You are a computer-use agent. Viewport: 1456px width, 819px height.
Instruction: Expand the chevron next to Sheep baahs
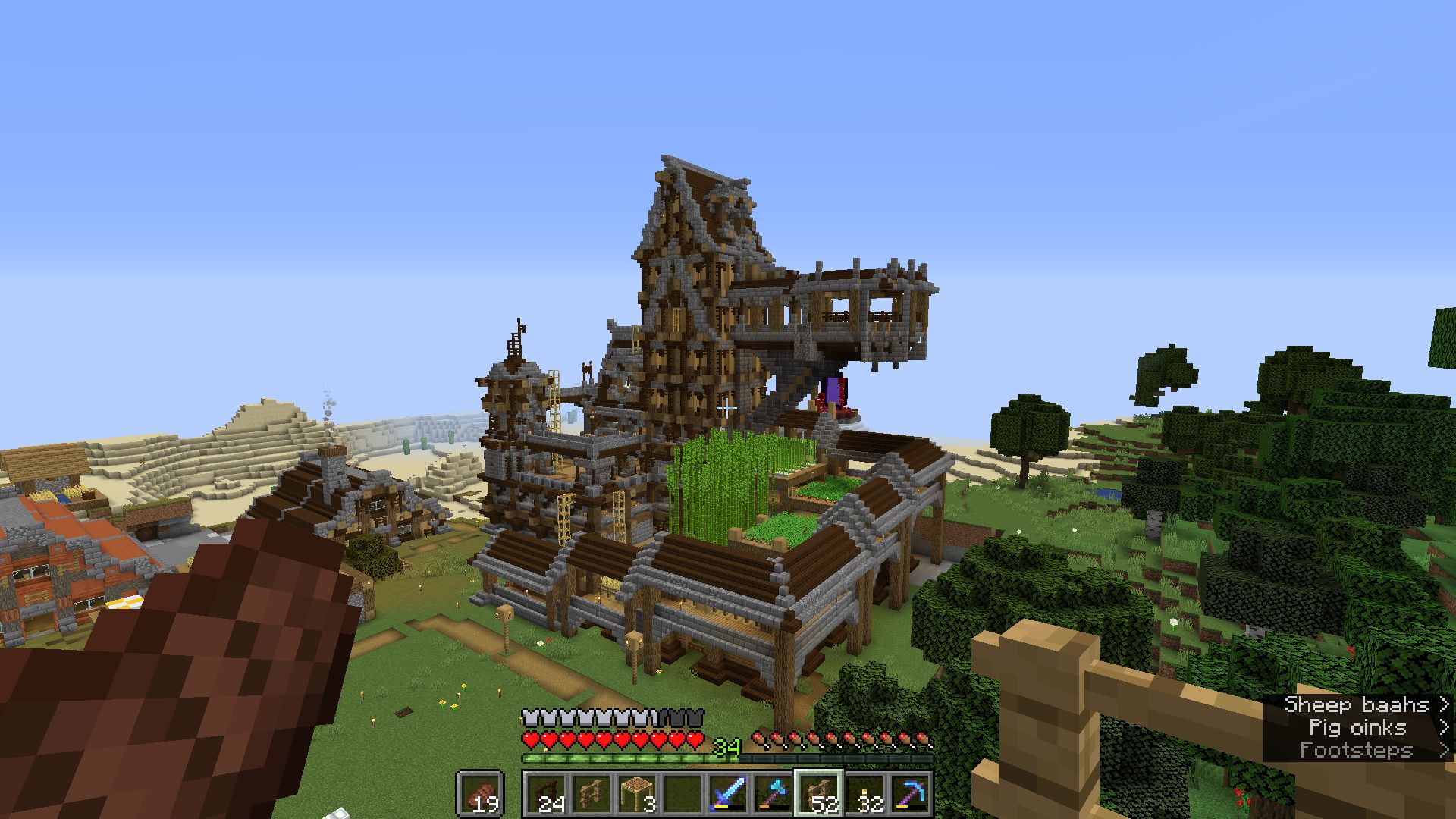[1445, 705]
